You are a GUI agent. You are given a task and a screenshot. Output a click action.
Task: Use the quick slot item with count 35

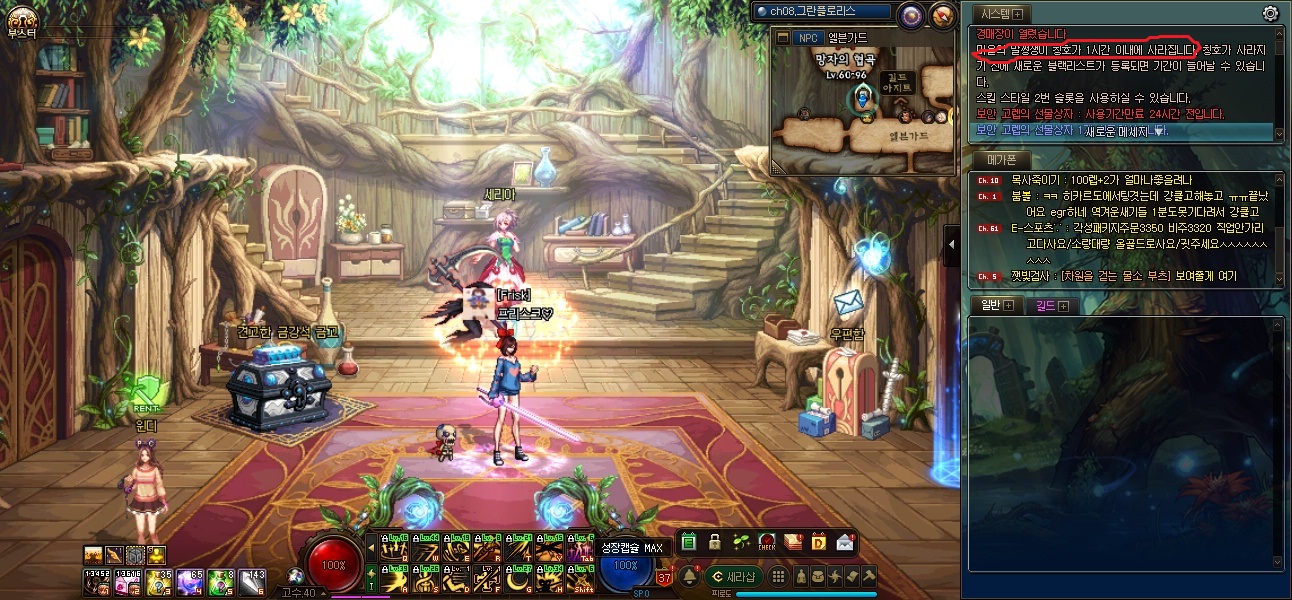161,582
